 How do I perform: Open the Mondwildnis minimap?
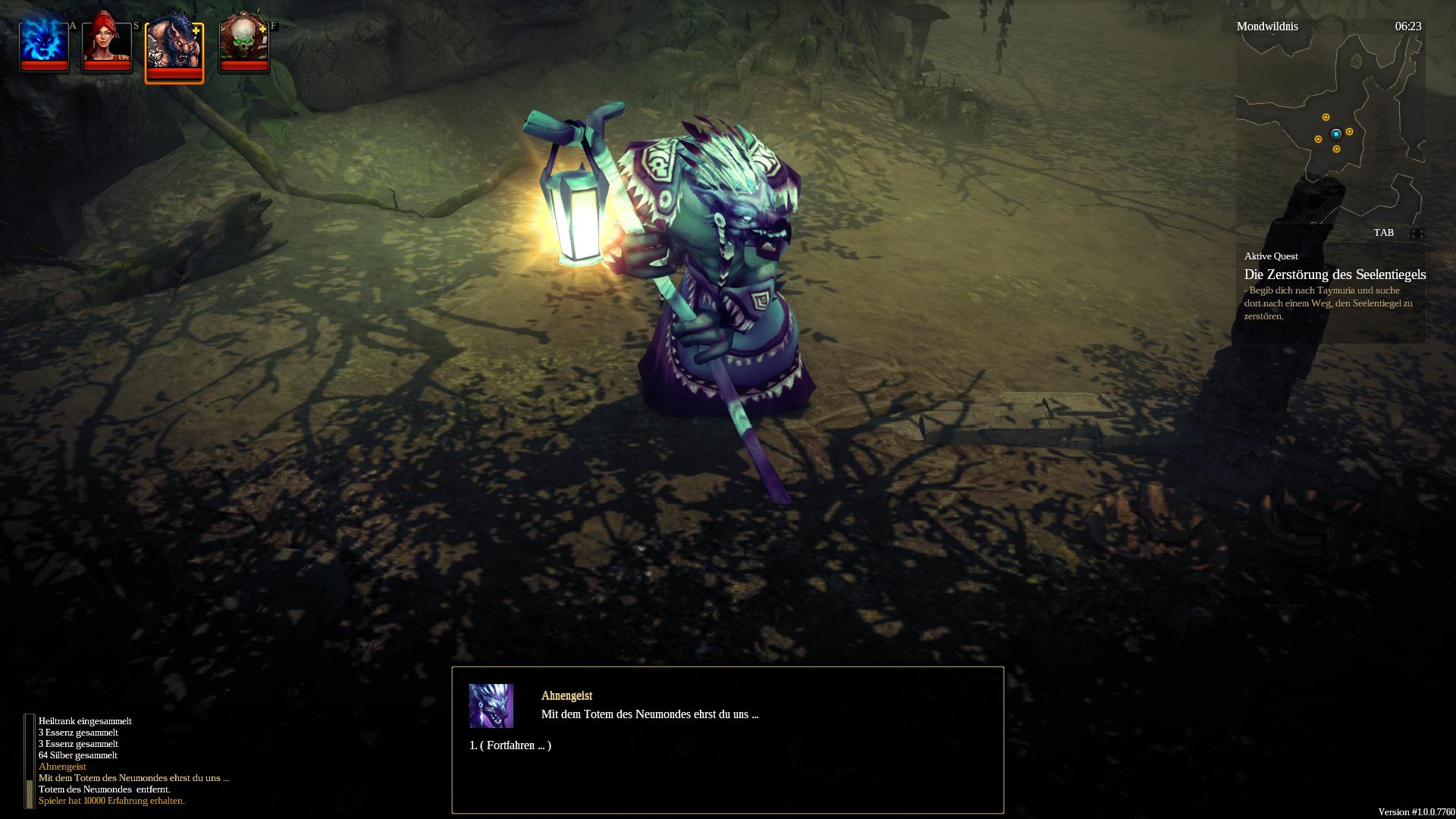pyautogui.click(x=1330, y=129)
